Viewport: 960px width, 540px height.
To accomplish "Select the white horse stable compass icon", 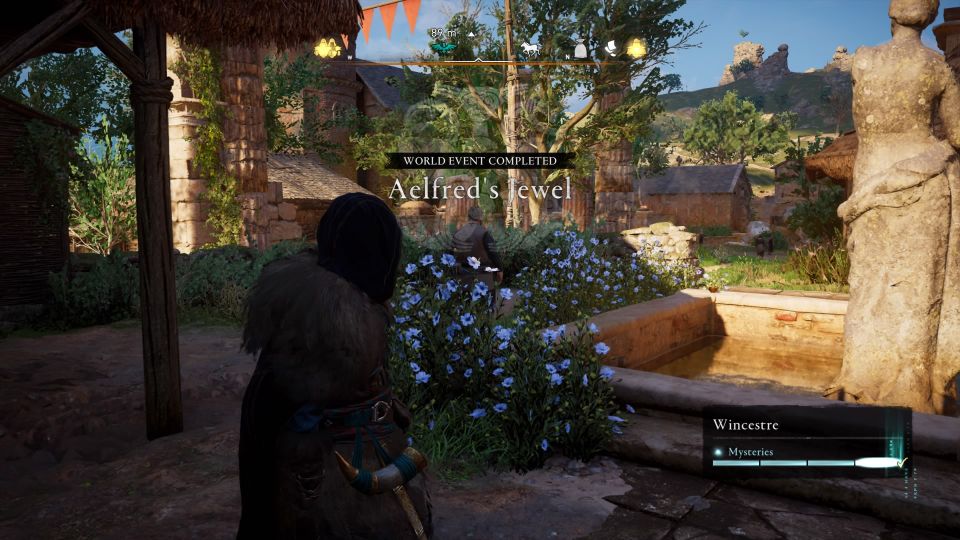I will pos(529,48).
